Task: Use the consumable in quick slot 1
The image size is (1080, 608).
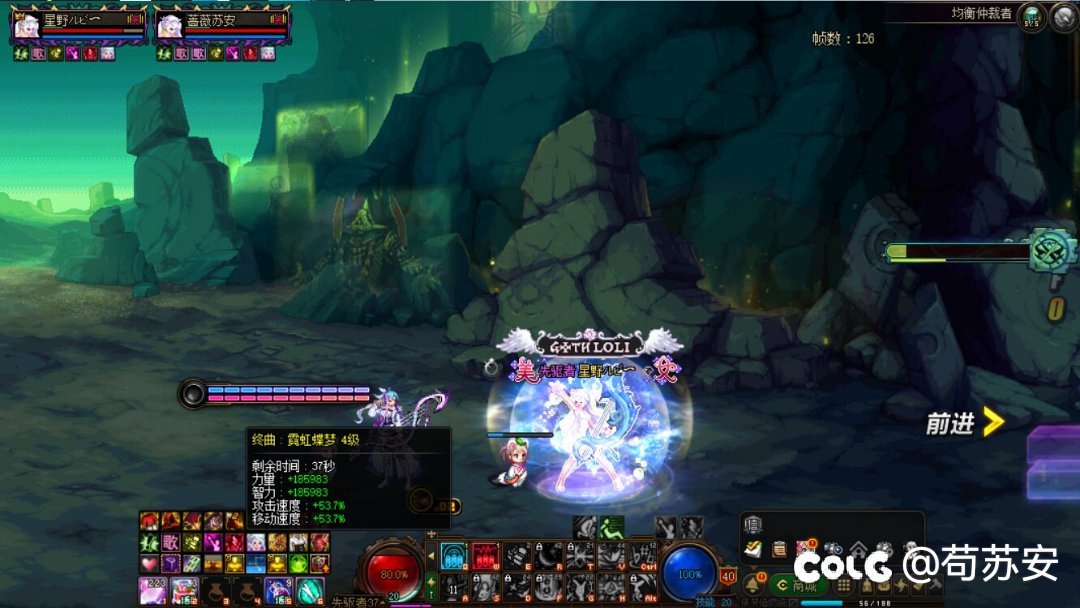Action: (x=153, y=590)
